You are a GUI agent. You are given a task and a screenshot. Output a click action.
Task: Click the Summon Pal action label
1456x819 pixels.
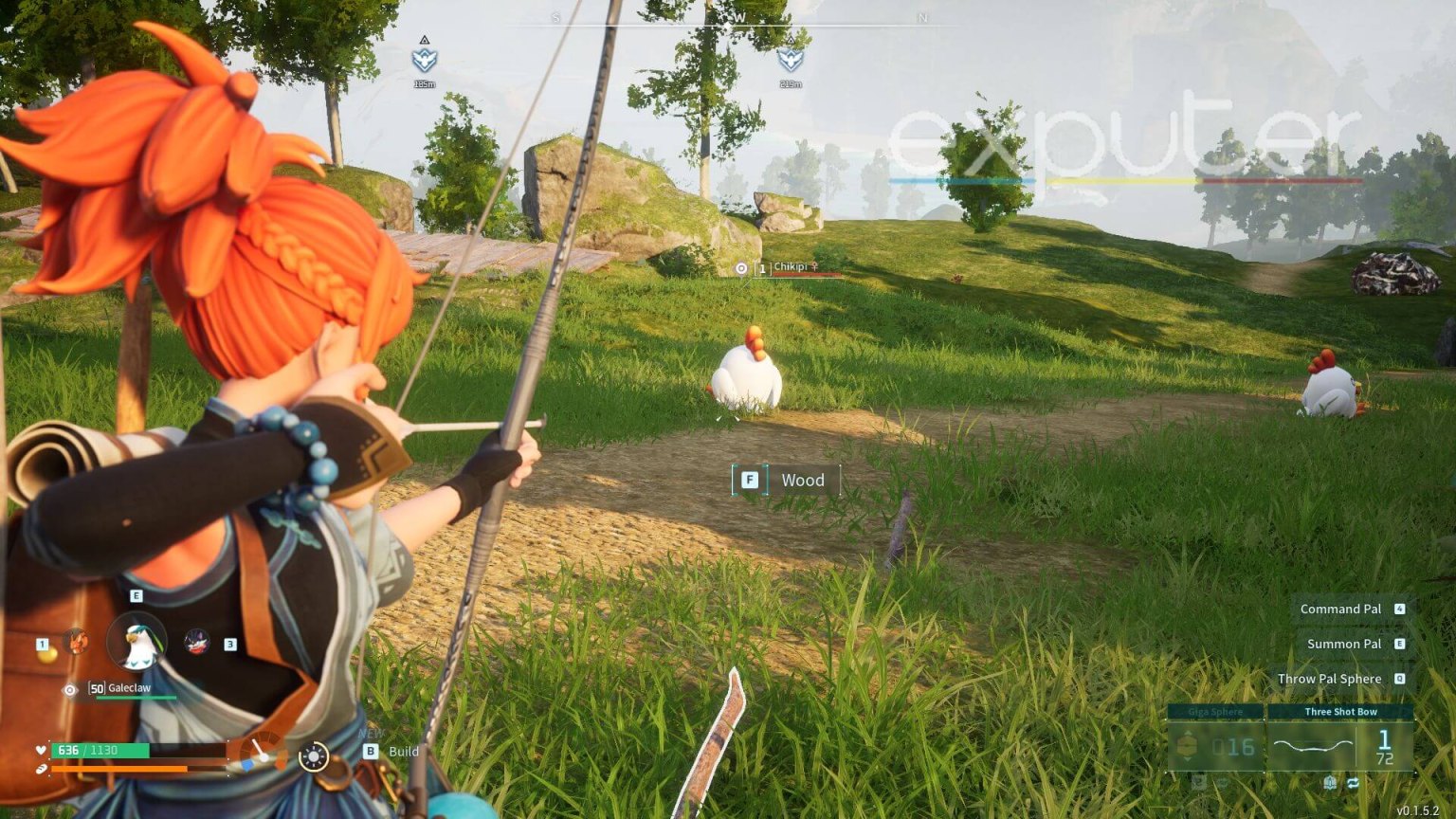1343,644
